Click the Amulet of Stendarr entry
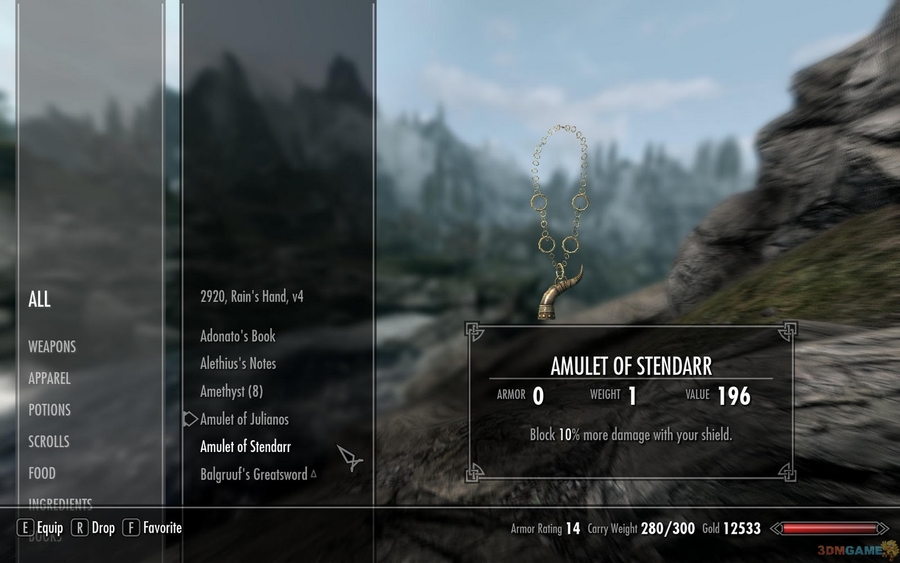900x563 pixels. click(245, 447)
